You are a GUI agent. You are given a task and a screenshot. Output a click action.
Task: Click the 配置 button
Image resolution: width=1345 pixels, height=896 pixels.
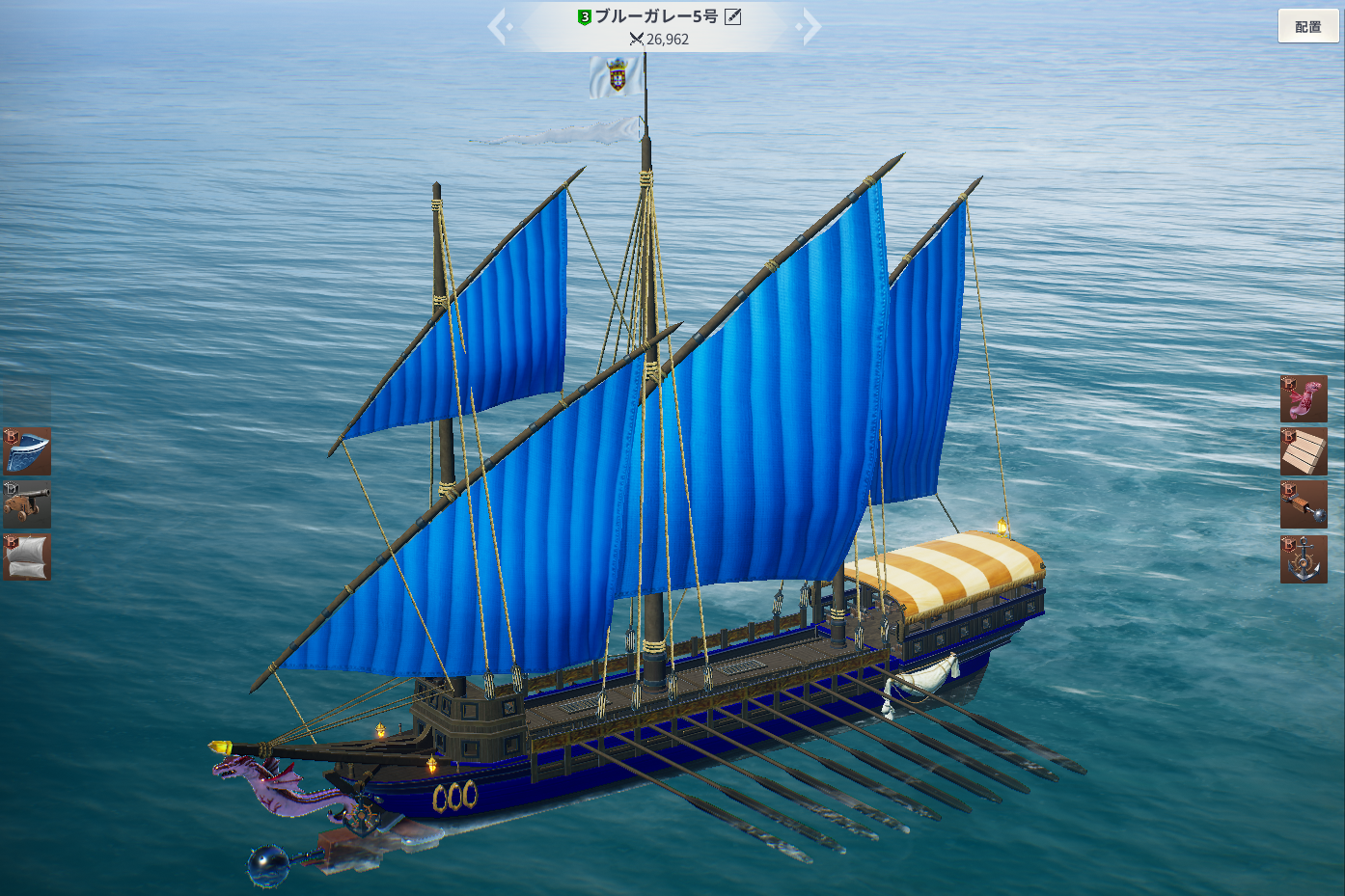tap(1308, 27)
